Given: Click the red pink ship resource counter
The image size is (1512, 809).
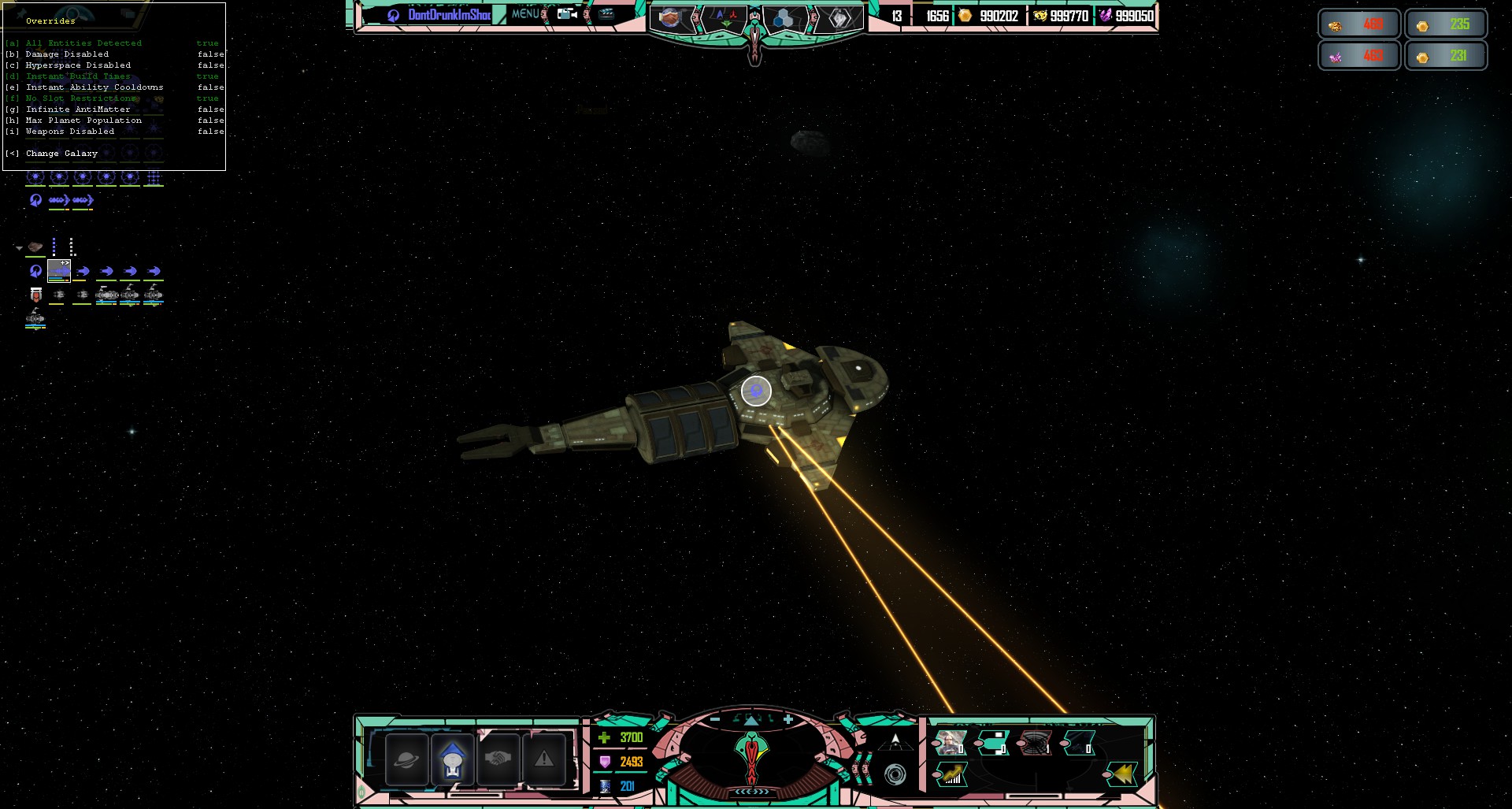Looking at the screenshot, I should (1359, 56).
